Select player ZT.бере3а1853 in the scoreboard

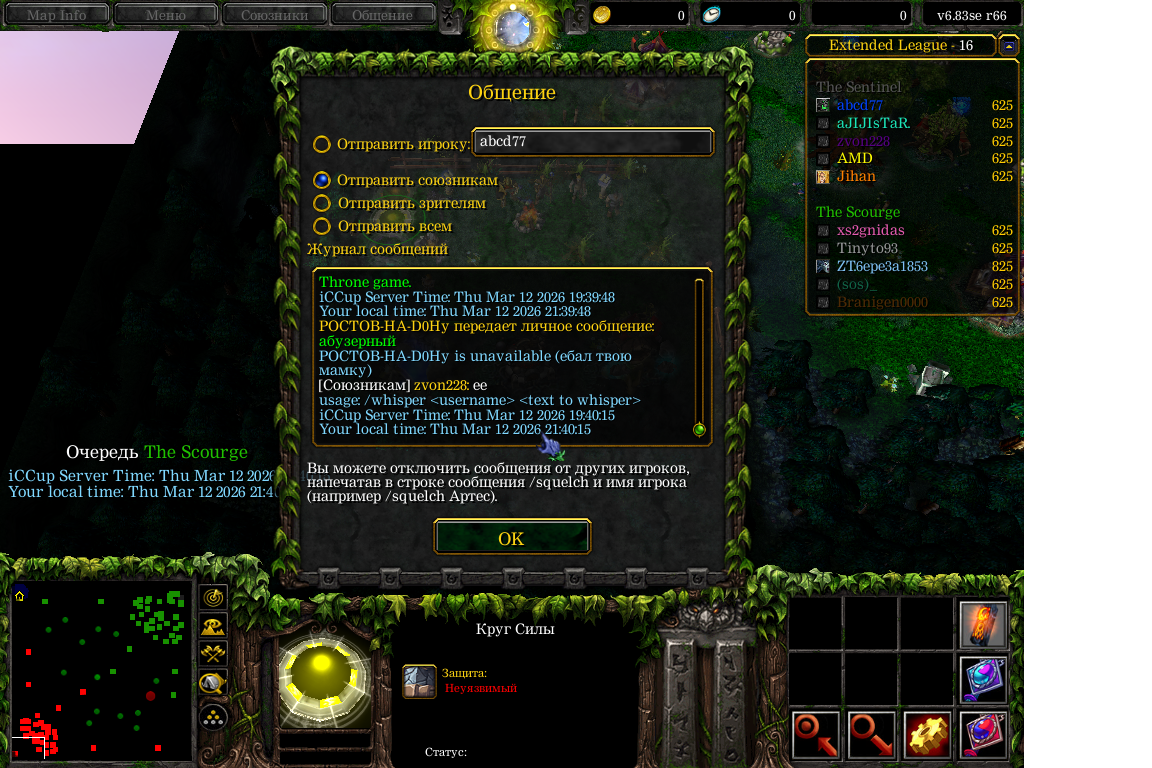(x=882, y=267)
